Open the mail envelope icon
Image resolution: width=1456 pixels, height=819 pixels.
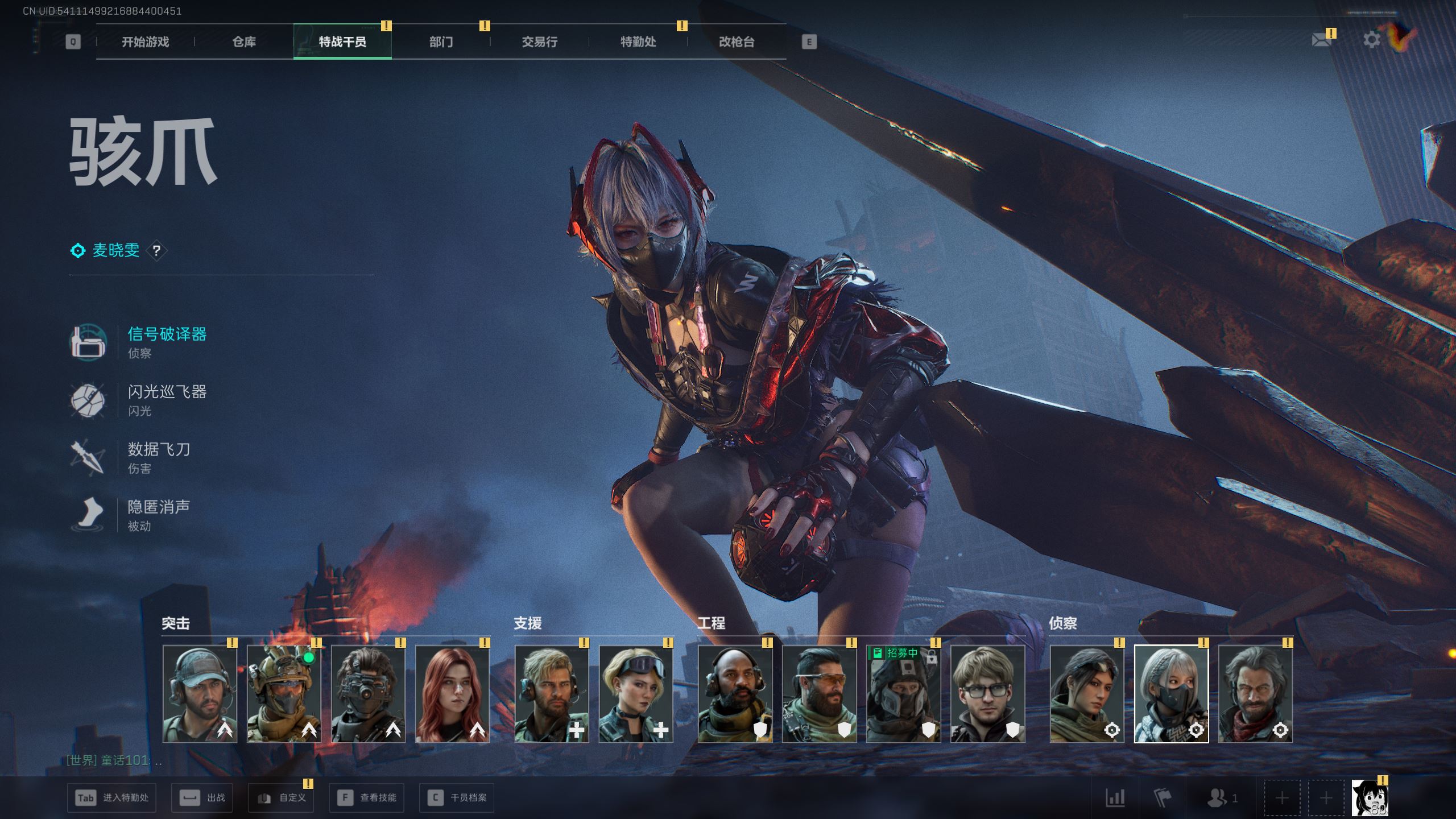(1321, 40)
